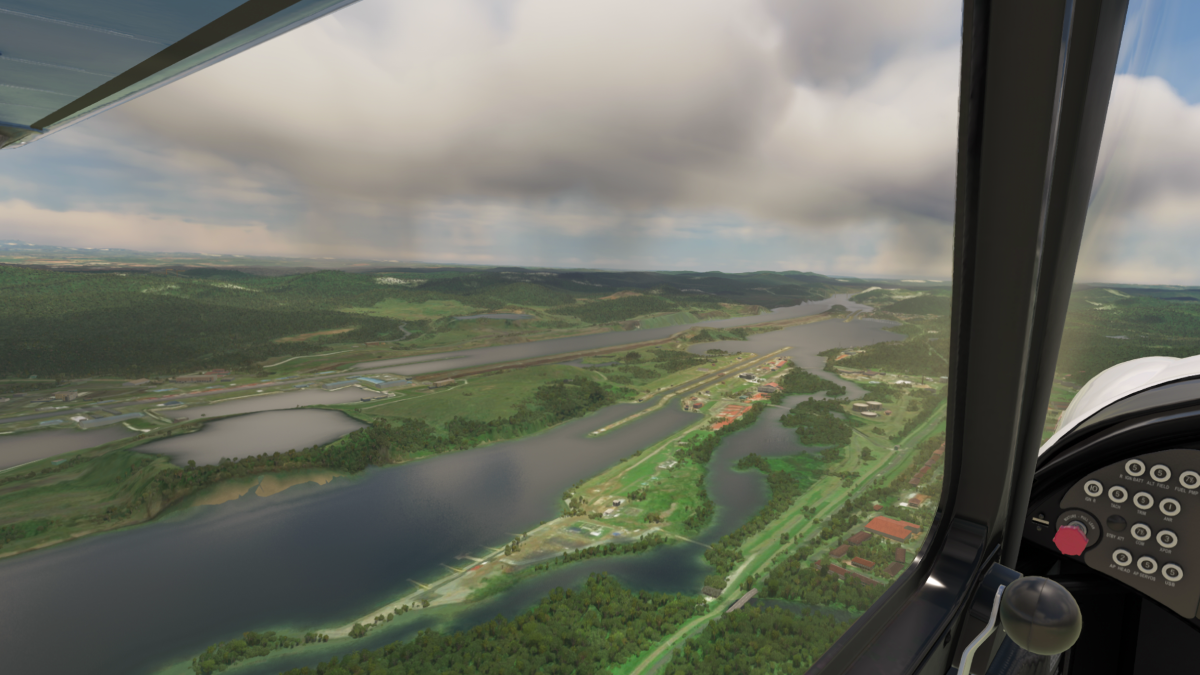The height and width of the screenshot is (675, 1200).
Task: Click the IGN R circuit breaker
Action: tap(1093, 488)
